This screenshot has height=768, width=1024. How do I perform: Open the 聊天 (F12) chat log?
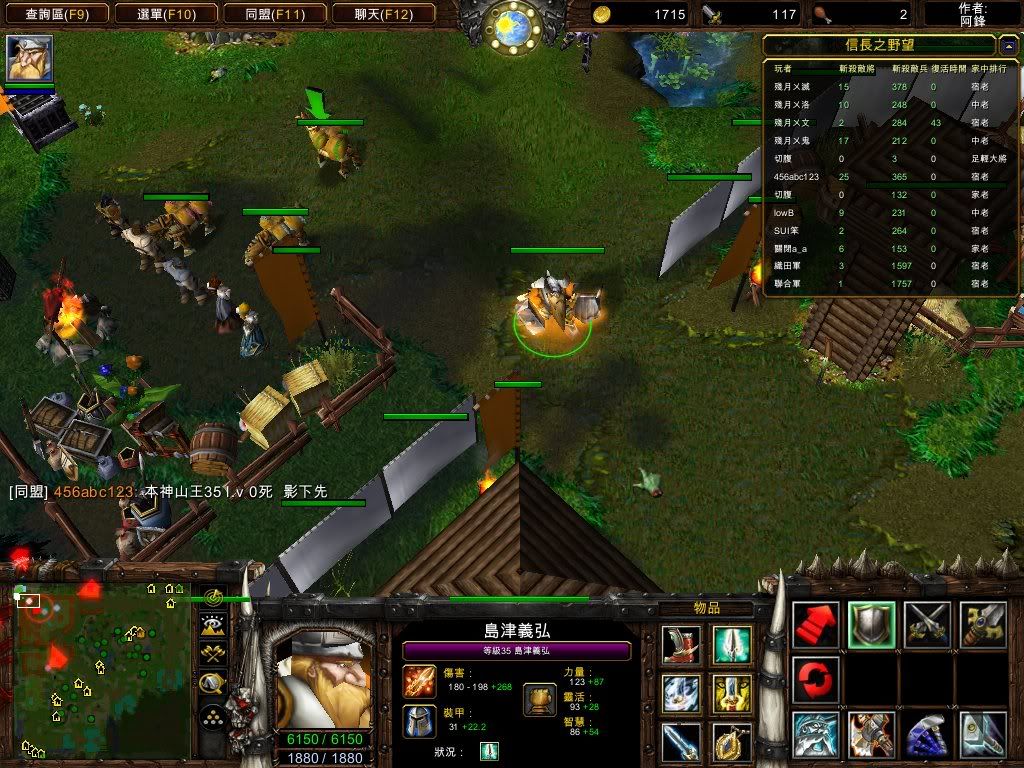381,14
